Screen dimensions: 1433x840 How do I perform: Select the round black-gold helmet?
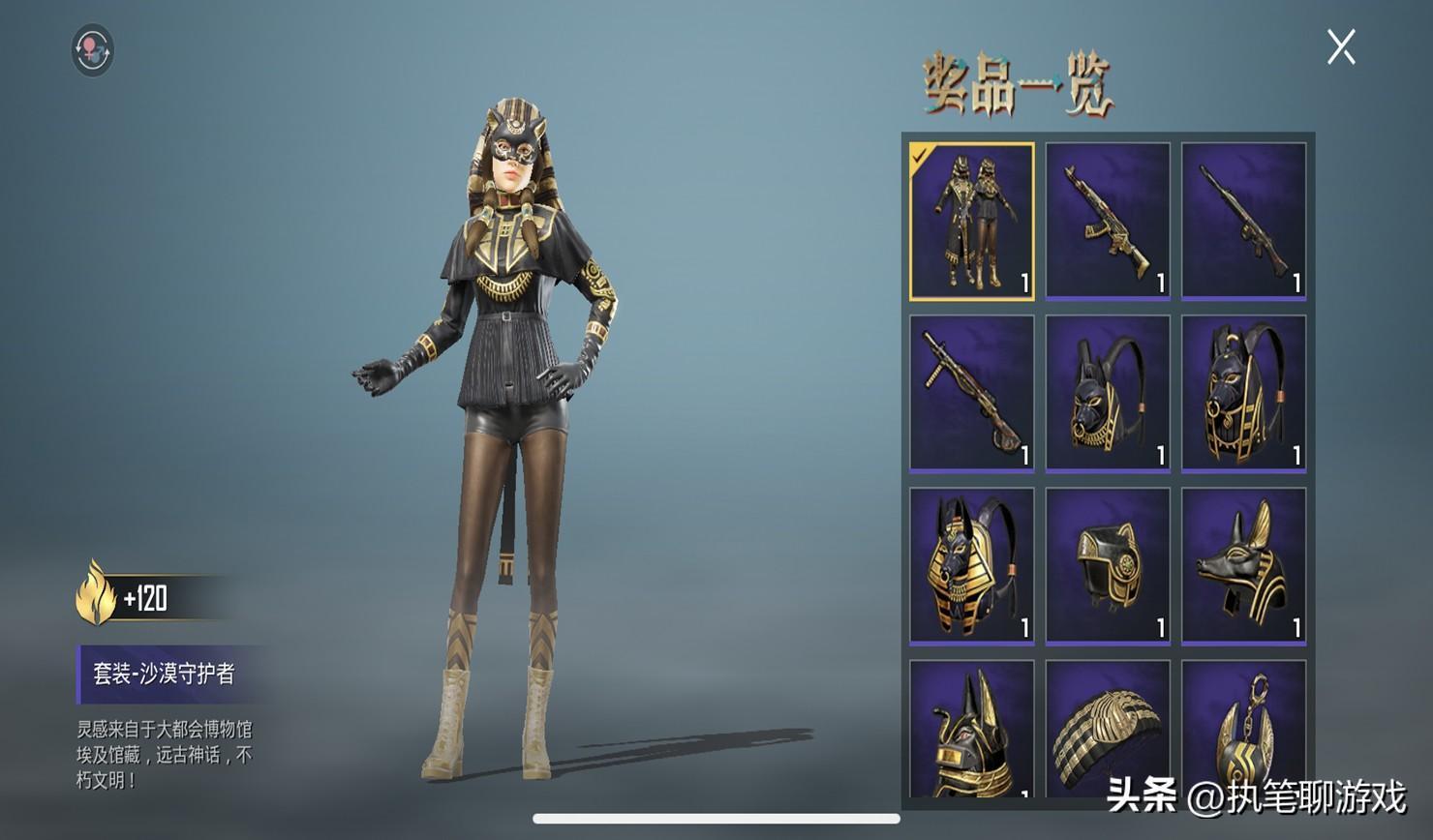[x=1108, y=565]
